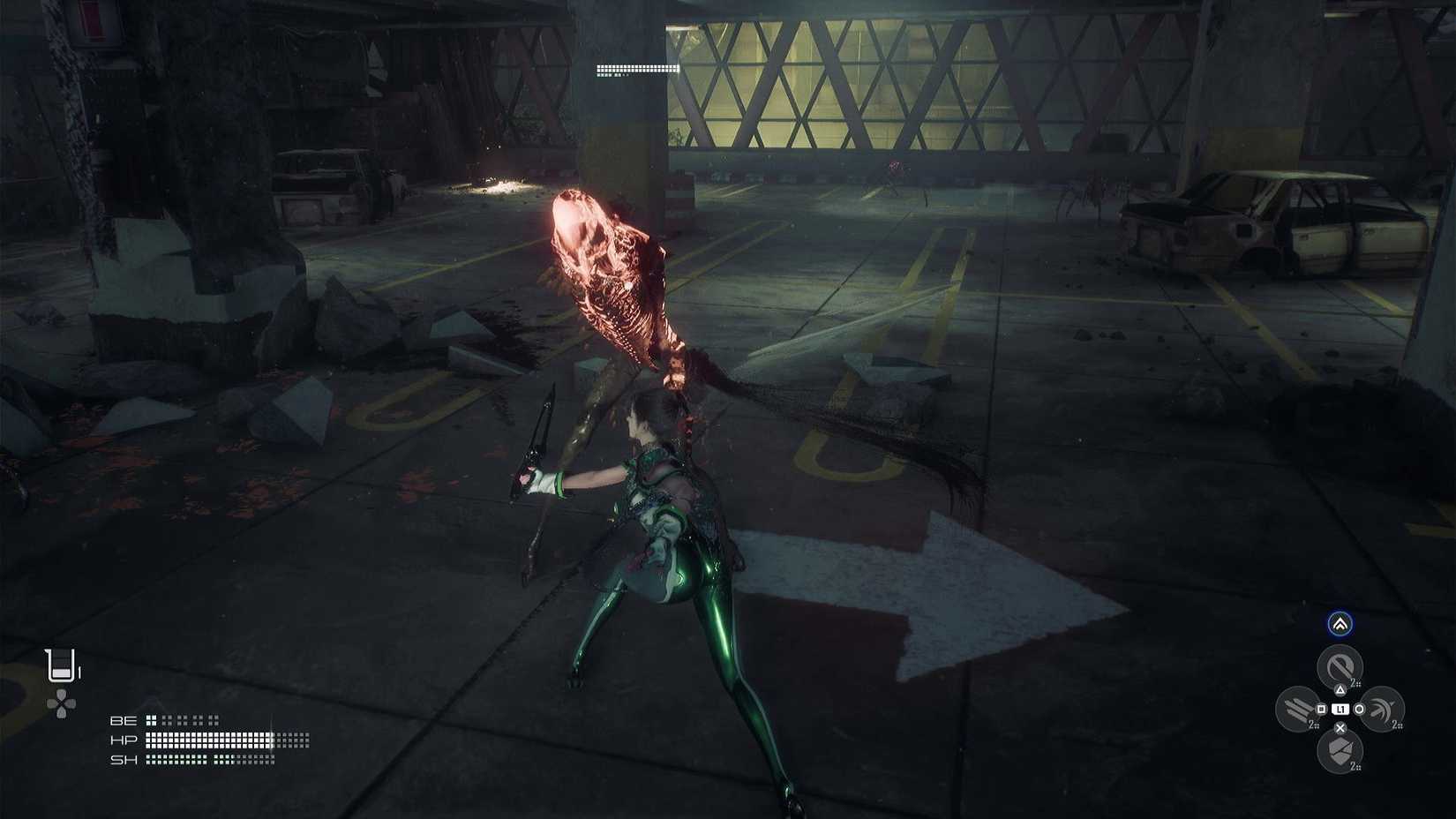Click the highlighted double-chevron skill wheel indicator

pyautogui.click(x=1340, y=623)
